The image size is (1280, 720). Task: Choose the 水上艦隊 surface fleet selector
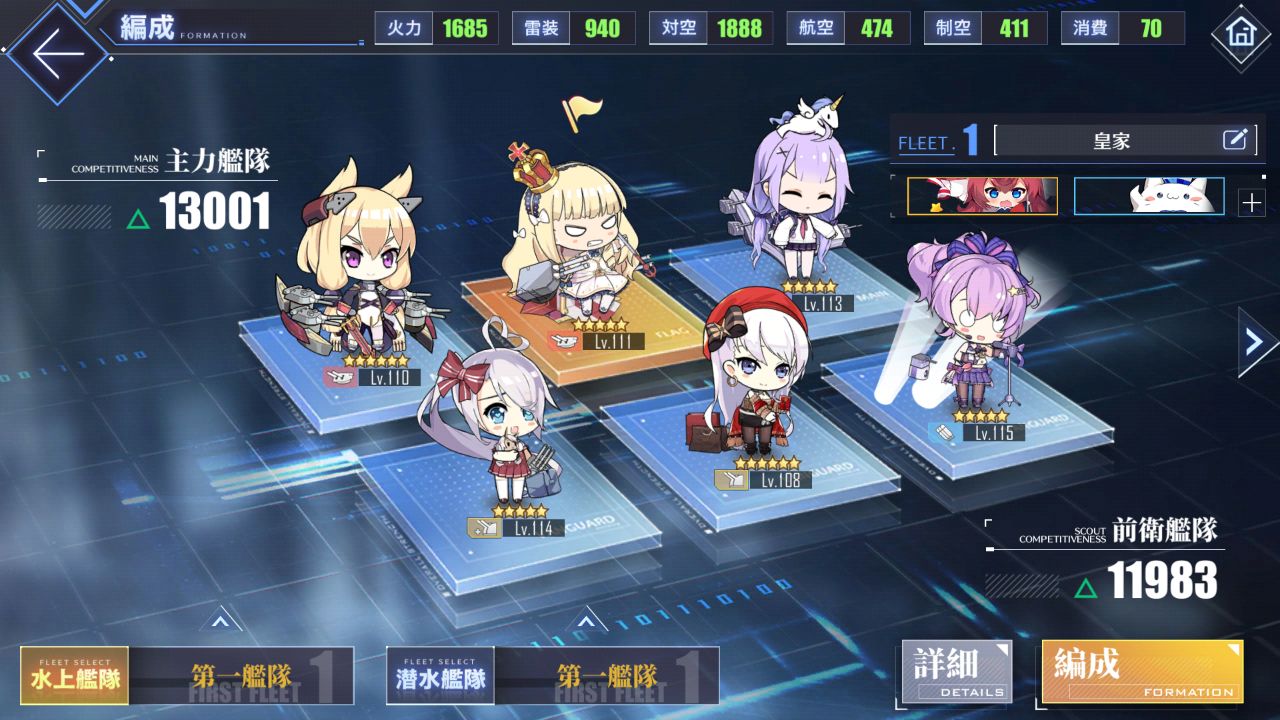pos(75,676)
